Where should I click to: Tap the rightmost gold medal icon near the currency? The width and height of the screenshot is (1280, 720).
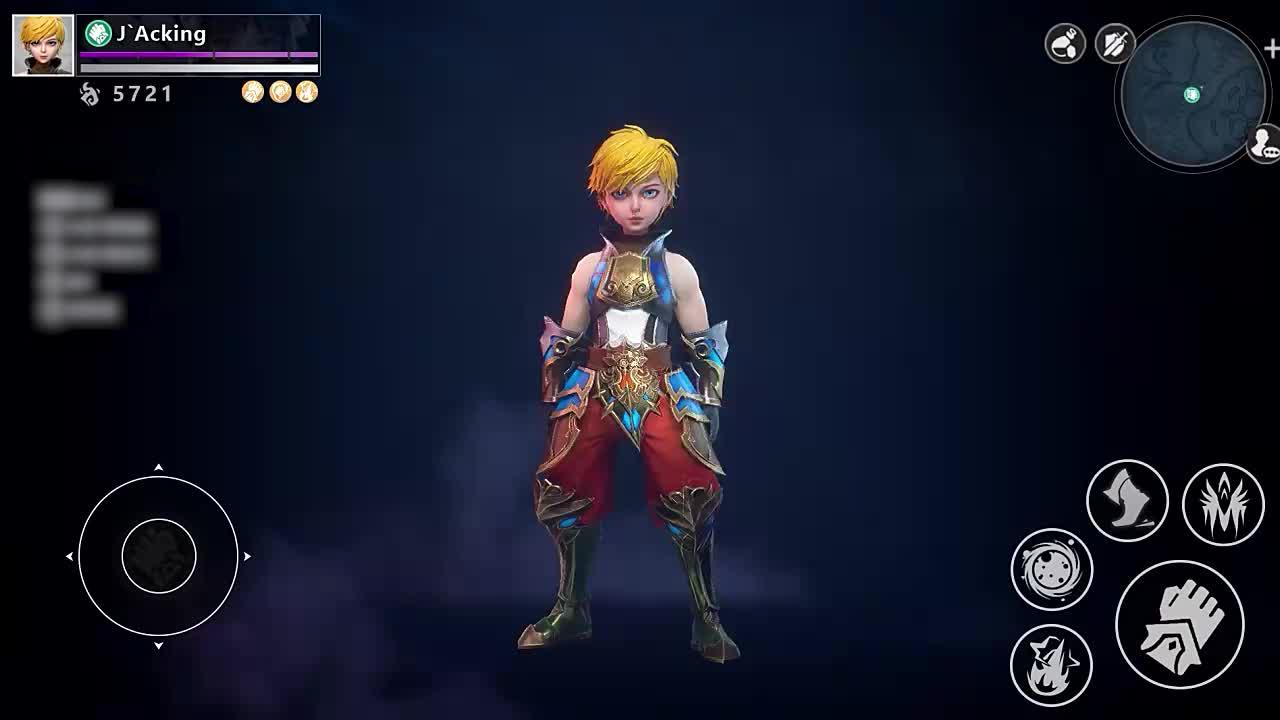pos(305,91)
